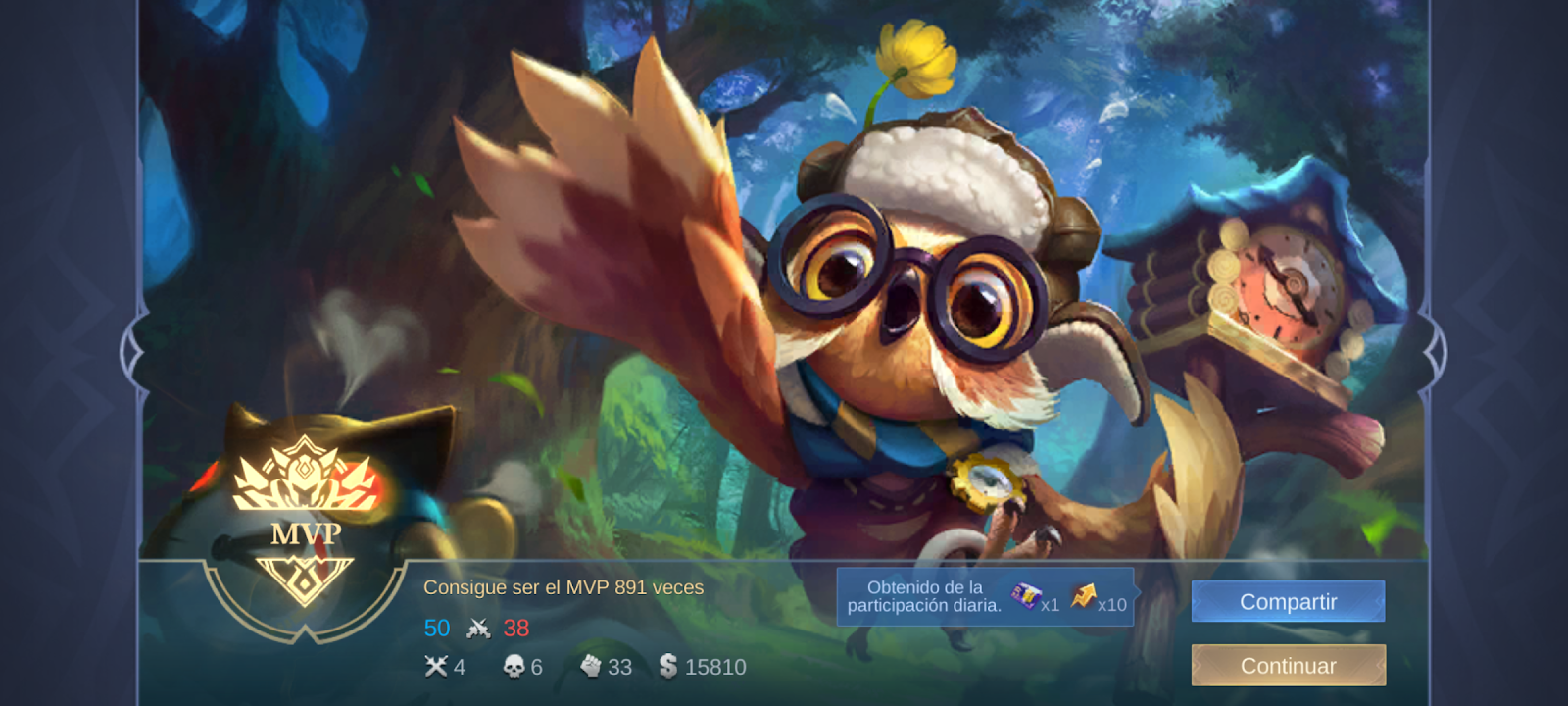
Task: Select the ticket reward icon
Action: (x=1025, y=596)
